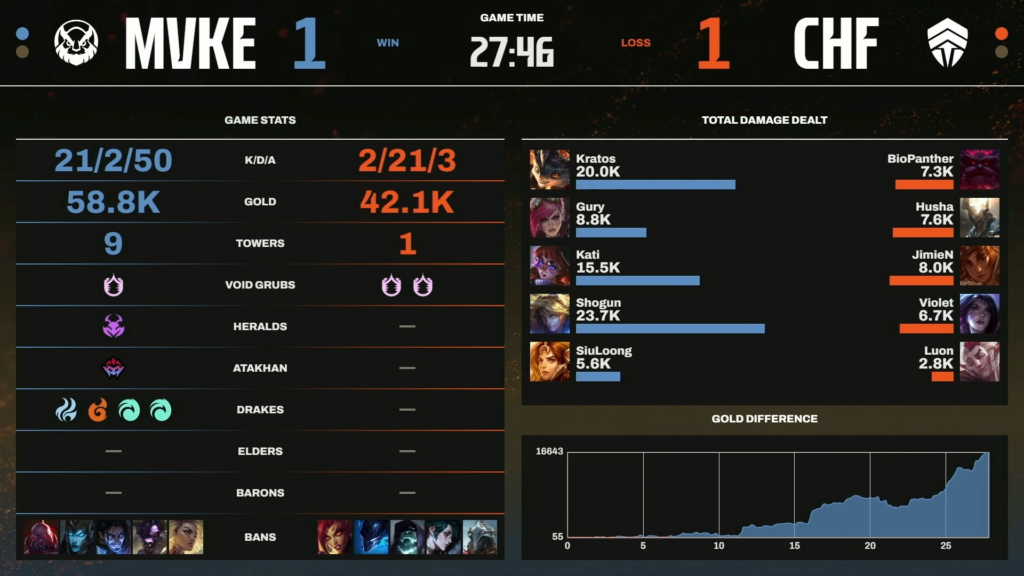Image resolution: width=1024 pixels, height=576 pixels.
Task: Select Violet's champion portrait
Action: point(979,313)
